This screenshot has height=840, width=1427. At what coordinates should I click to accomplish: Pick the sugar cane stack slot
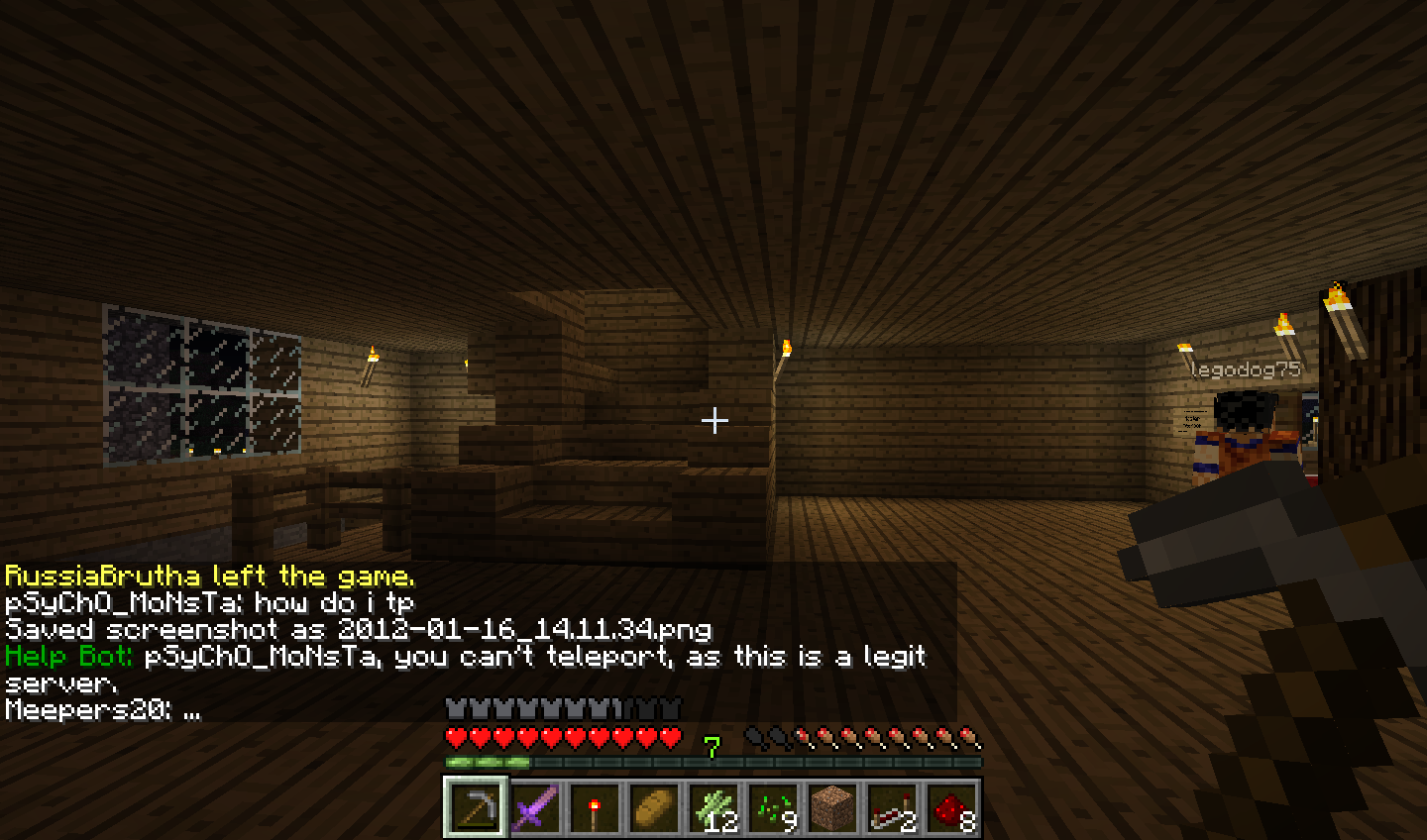point(714,807)
